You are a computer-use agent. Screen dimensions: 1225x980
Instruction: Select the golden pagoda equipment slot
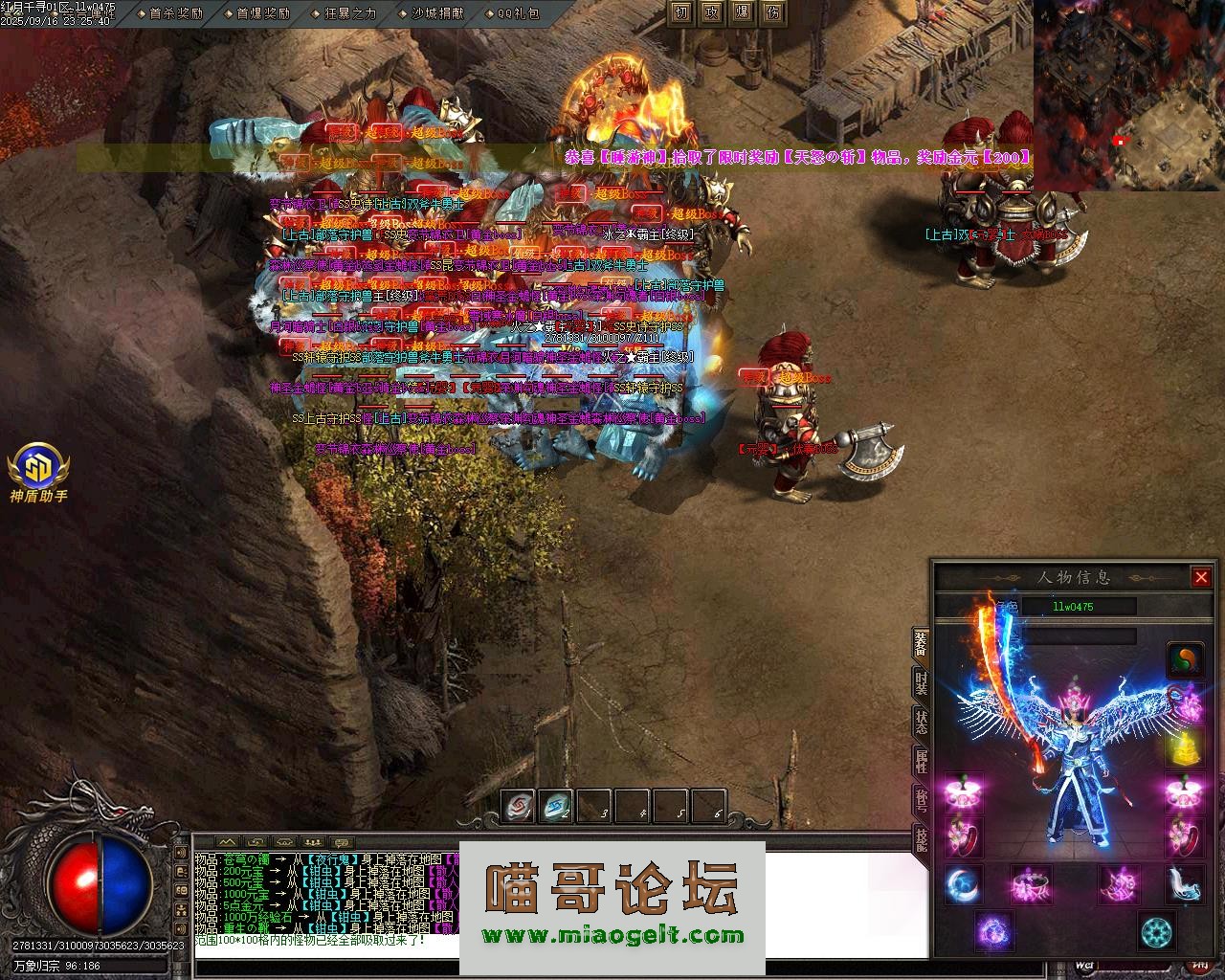tap(1184, 748)
